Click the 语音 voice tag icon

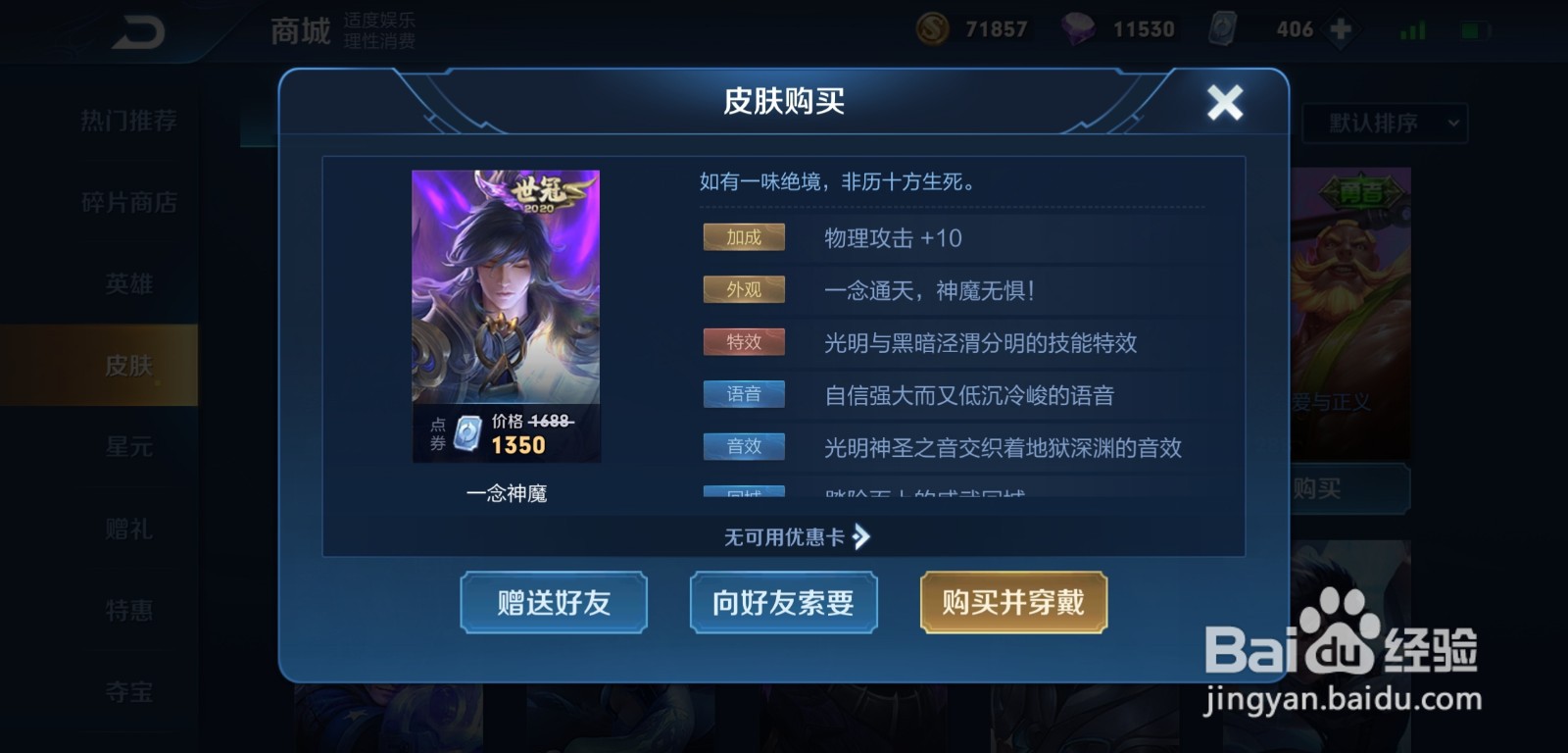(744, 394)
